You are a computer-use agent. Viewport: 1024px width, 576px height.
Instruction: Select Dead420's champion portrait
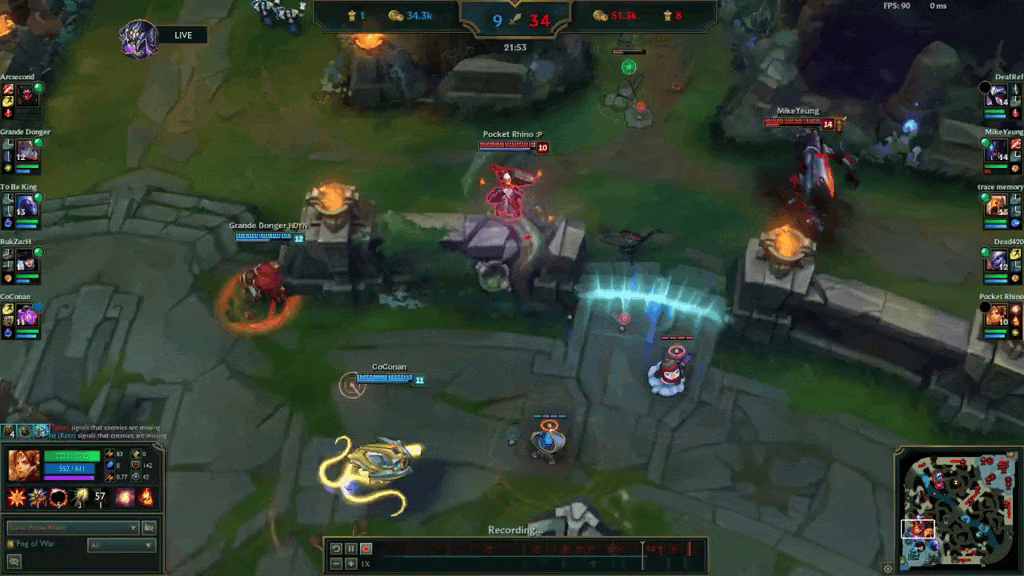(x=998, y=261)
